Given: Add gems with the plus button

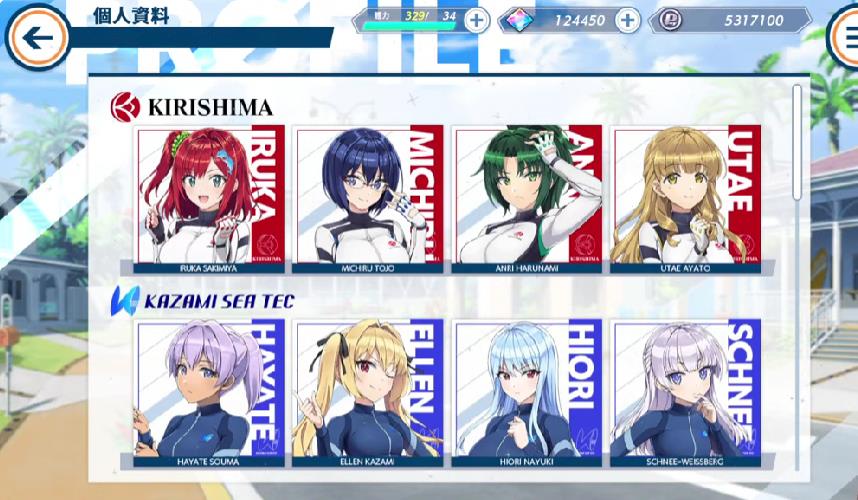Looking at the screenshot, I should pos(628,20).
